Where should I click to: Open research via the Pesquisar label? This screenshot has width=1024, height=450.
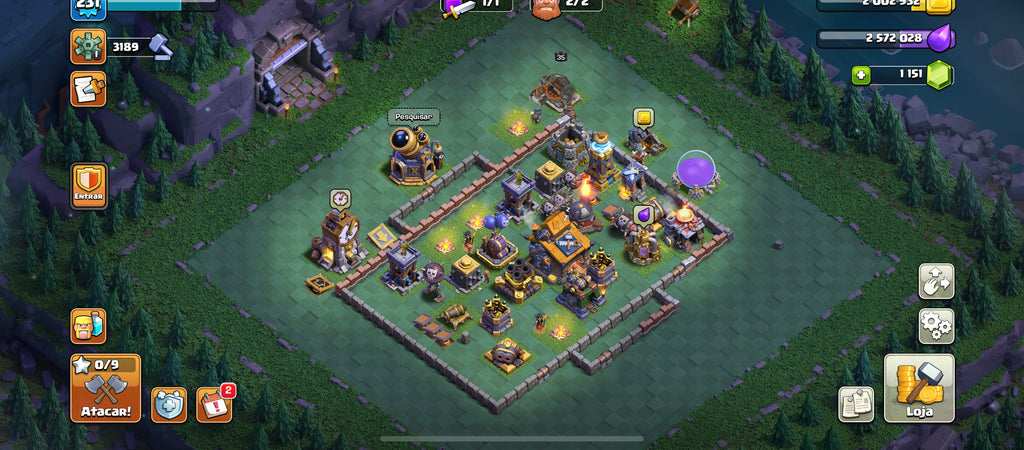coord(414,117)
